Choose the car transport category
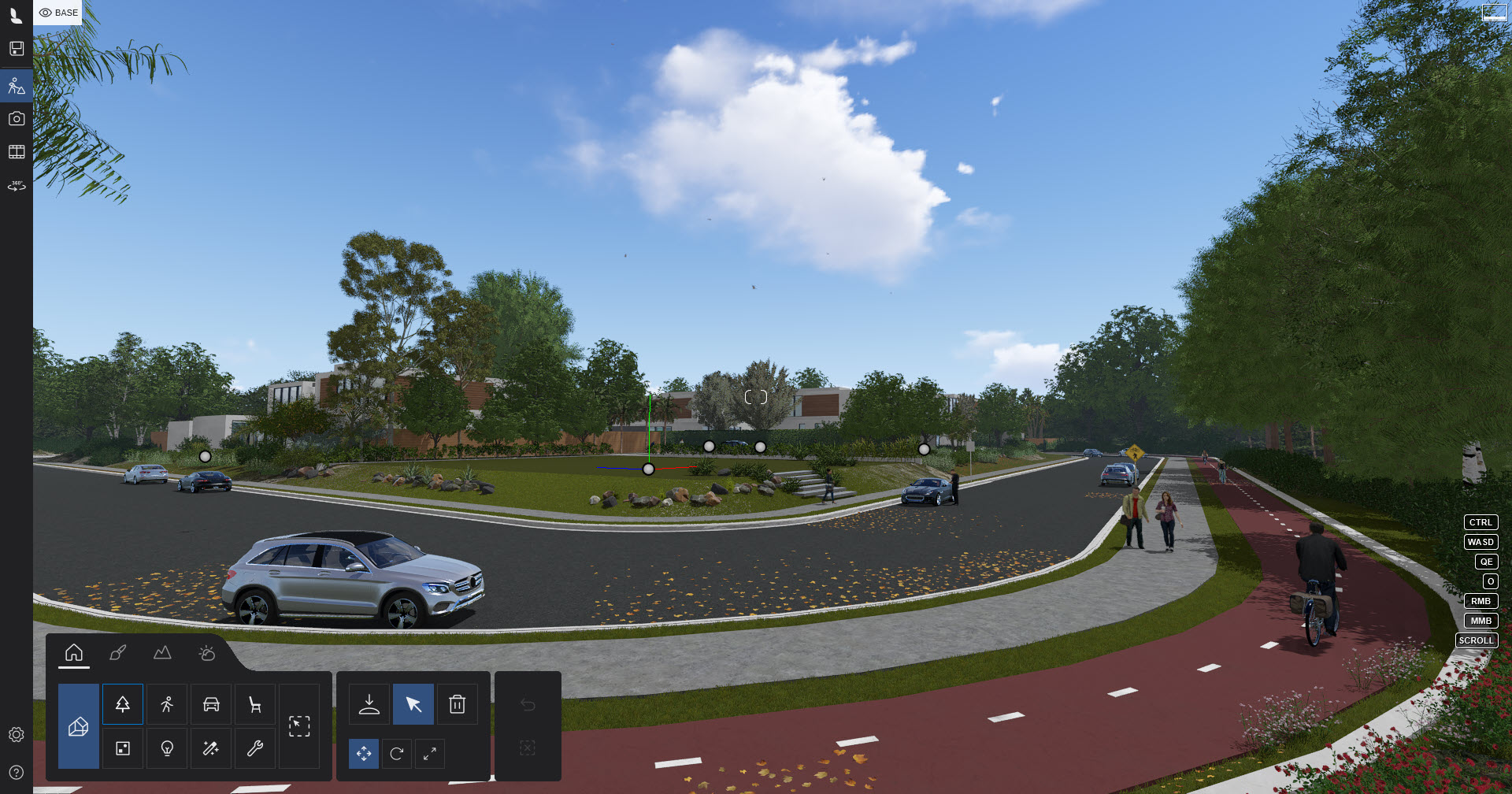 pyautogui.click(x=211, y=704)
